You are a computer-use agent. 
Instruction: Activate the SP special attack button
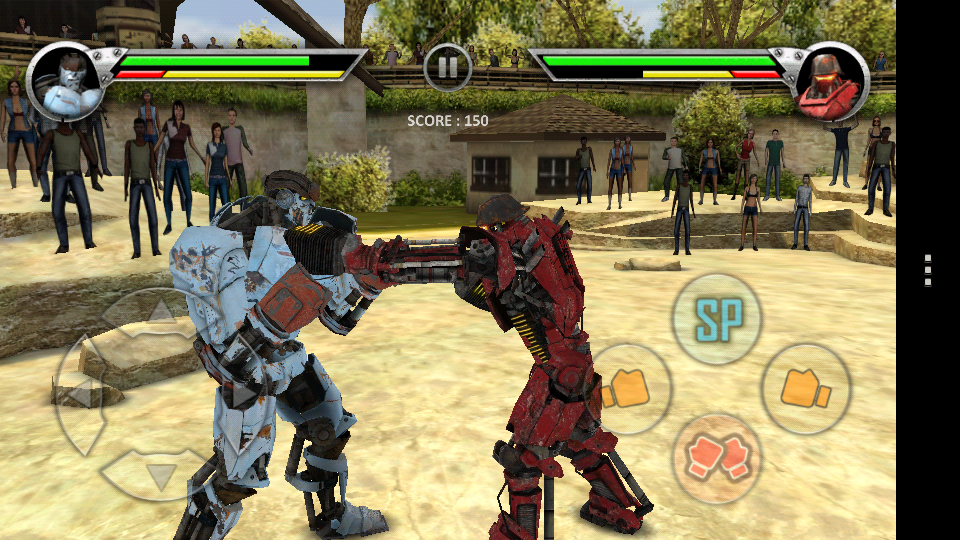coord(716,318)
